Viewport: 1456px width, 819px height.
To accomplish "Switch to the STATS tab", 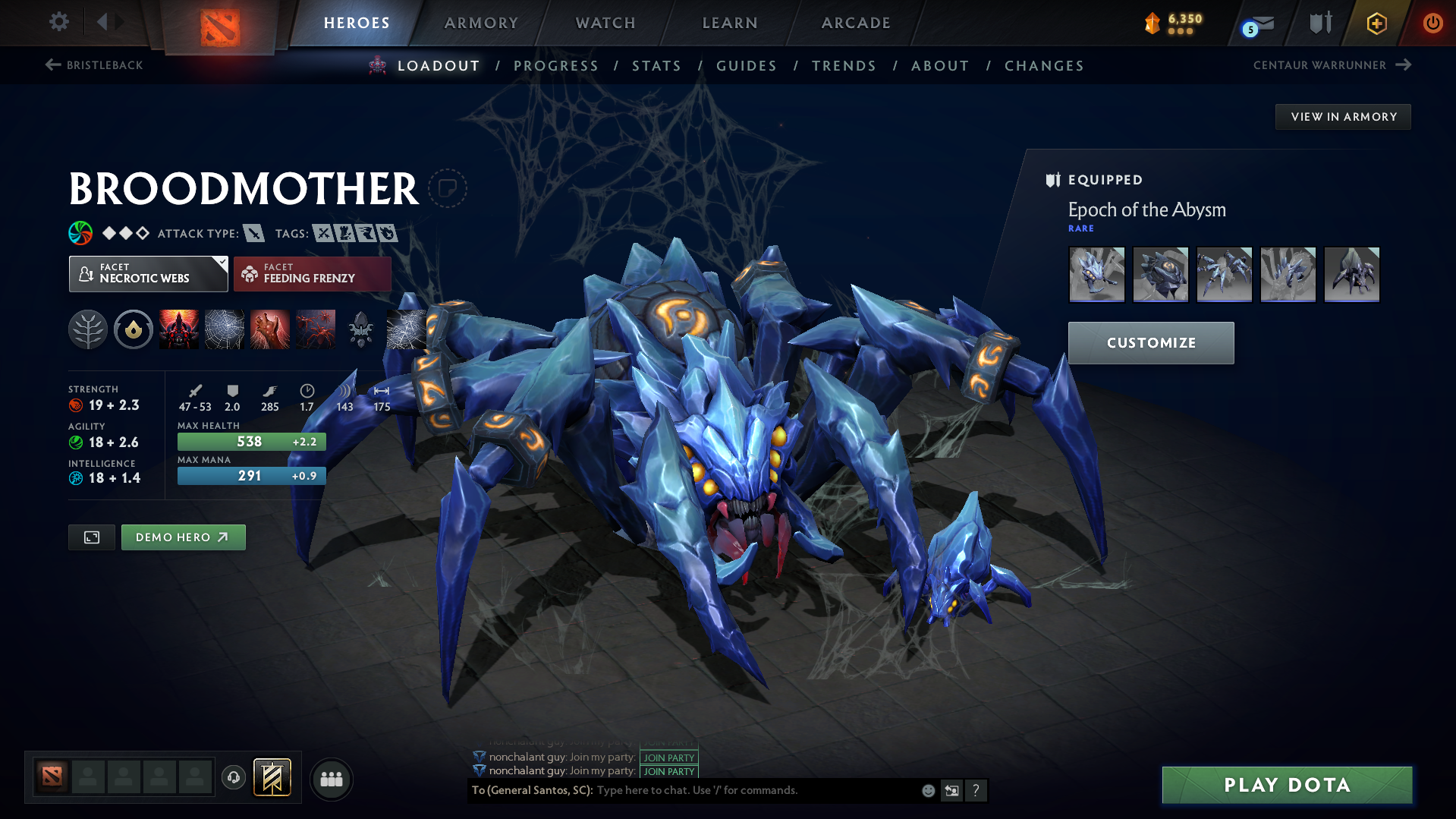I will 656,66.
